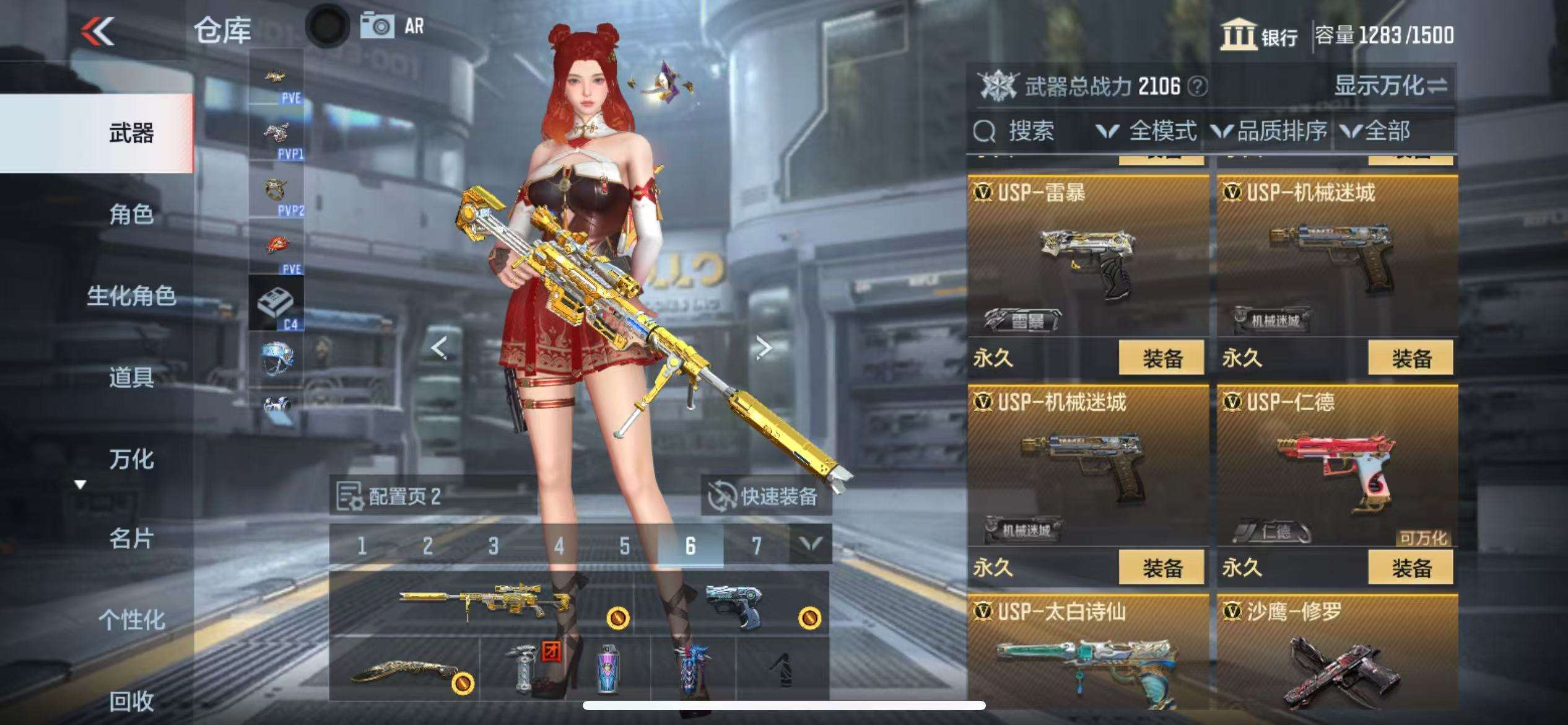Select the 道具 items tab
Image resolution: width=1568 pixels, height=725 pixels.
(131, 377)
